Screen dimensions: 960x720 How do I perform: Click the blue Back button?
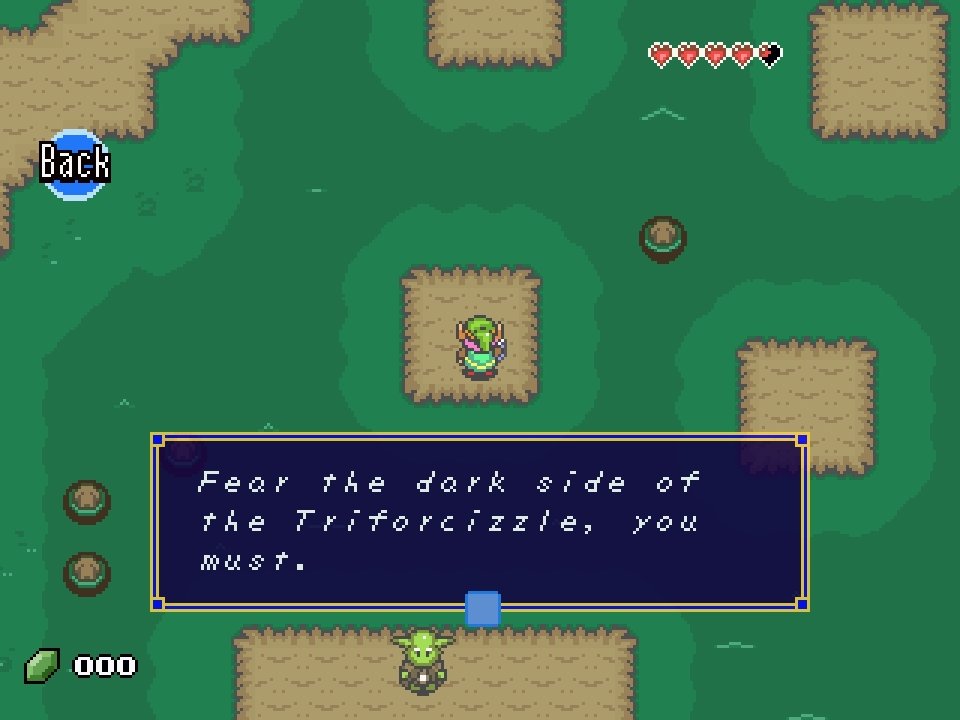click(x=75, y=164)
